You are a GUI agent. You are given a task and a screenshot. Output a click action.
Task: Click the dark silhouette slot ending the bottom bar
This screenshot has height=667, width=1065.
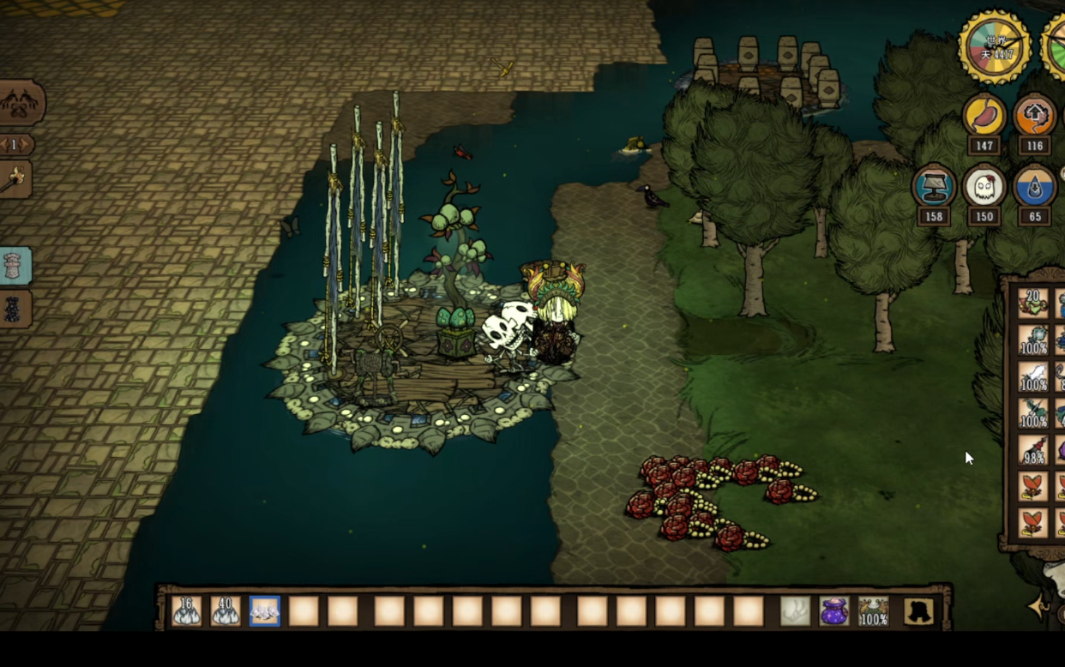[x=918, y=611]
